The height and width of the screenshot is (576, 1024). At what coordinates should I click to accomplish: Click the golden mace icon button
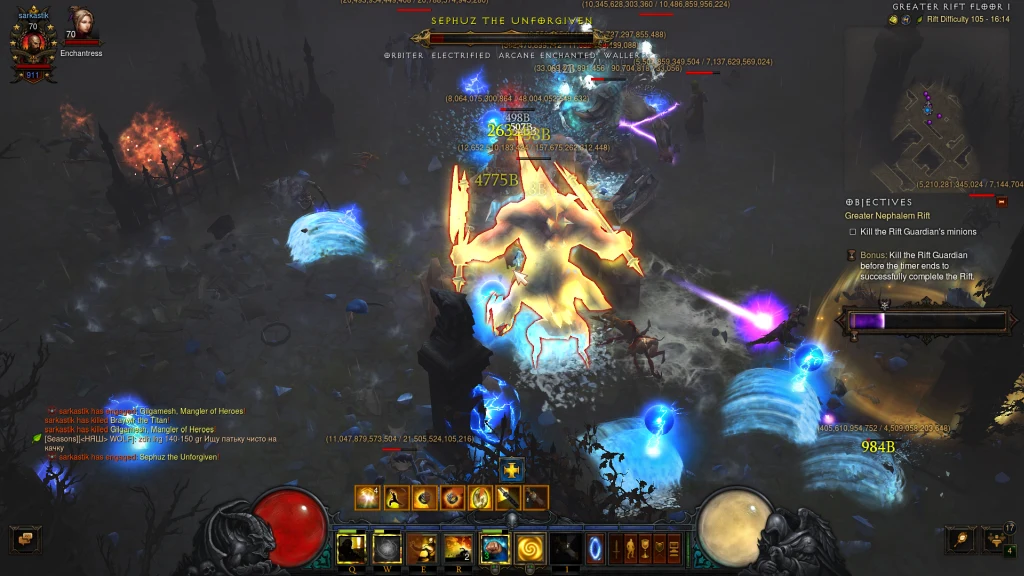click(x=961, y=539)
